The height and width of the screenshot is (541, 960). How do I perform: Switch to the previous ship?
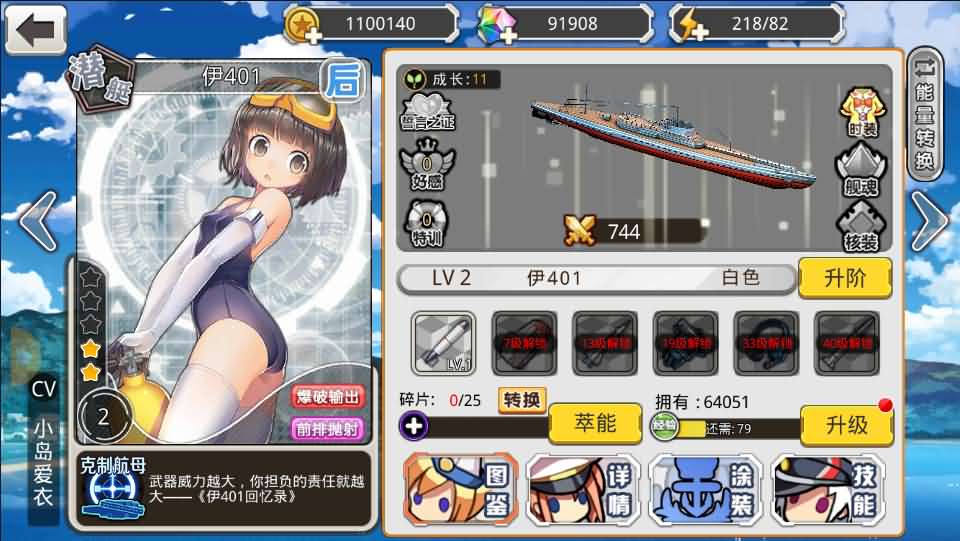click(38, 222)
